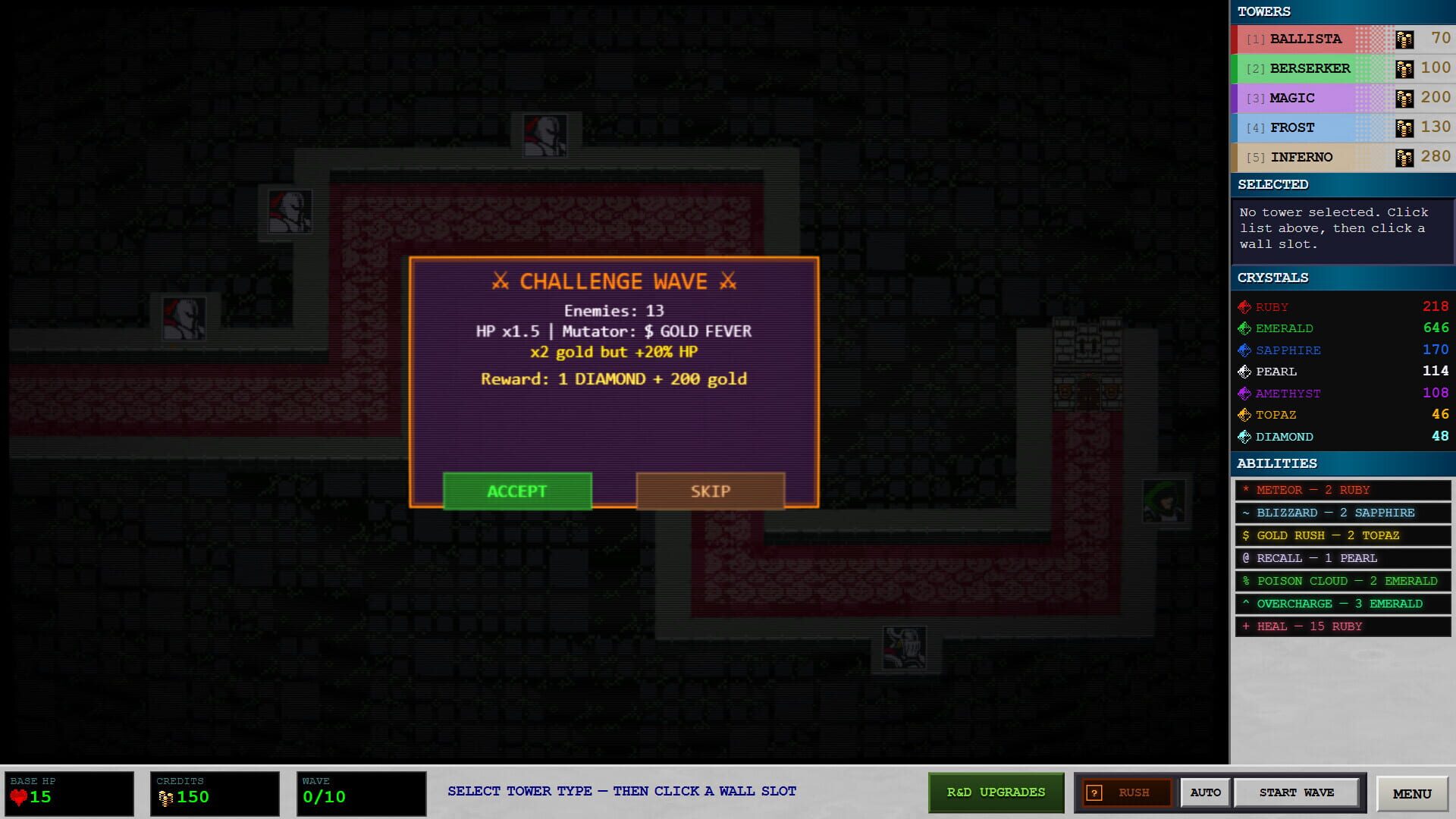Click the Diamond crystal gem icon
Viewport: 1456px width, 819px height.
(1245, 436)
